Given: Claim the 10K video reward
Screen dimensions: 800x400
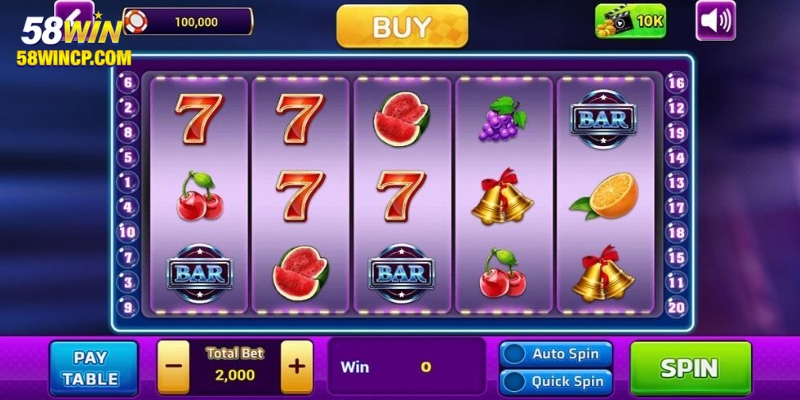Looking at the screenshot, I should pos(630,21).
